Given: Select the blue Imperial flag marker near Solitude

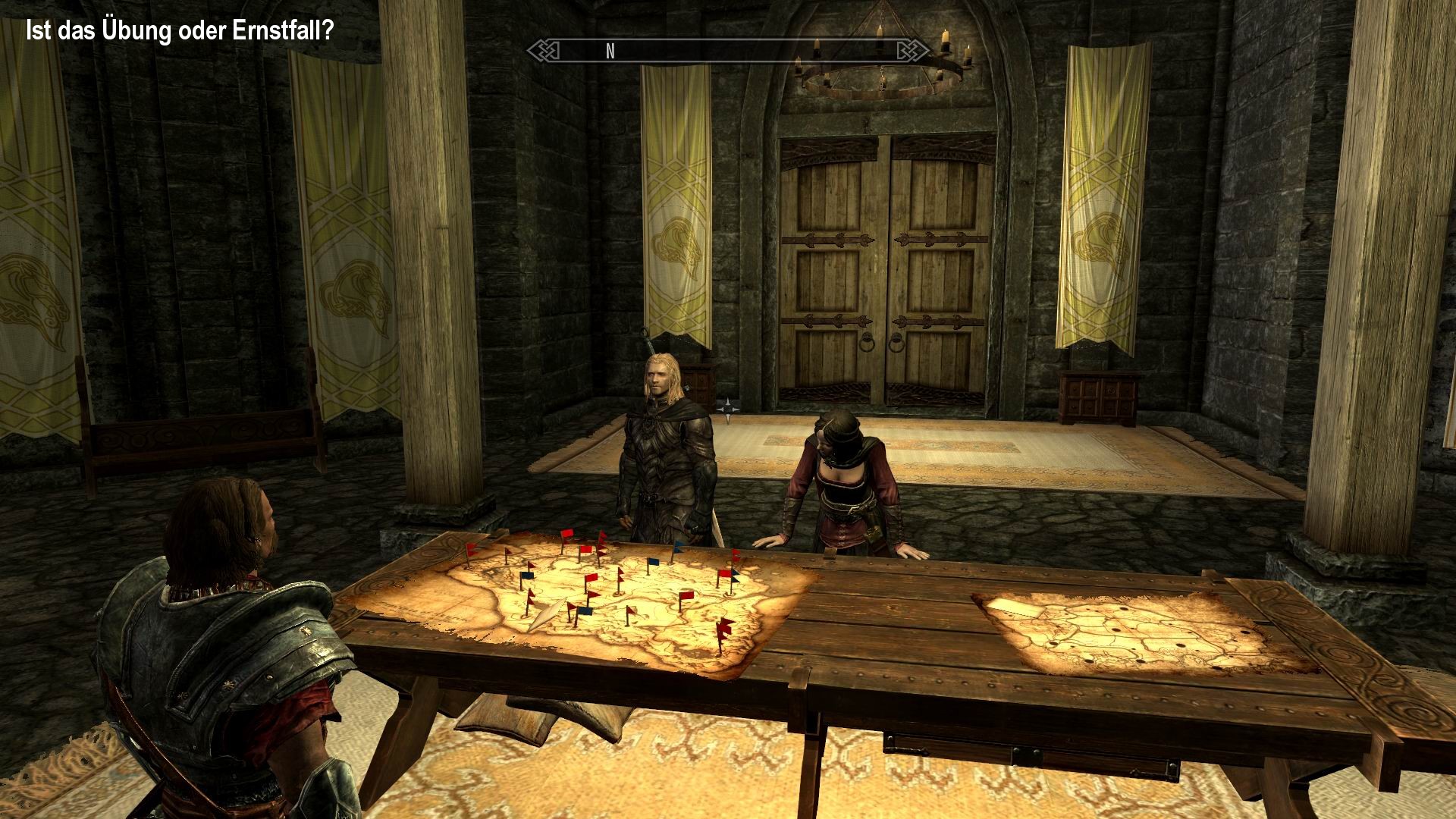Looking at the screenshot, I should (x=526, y=576).
